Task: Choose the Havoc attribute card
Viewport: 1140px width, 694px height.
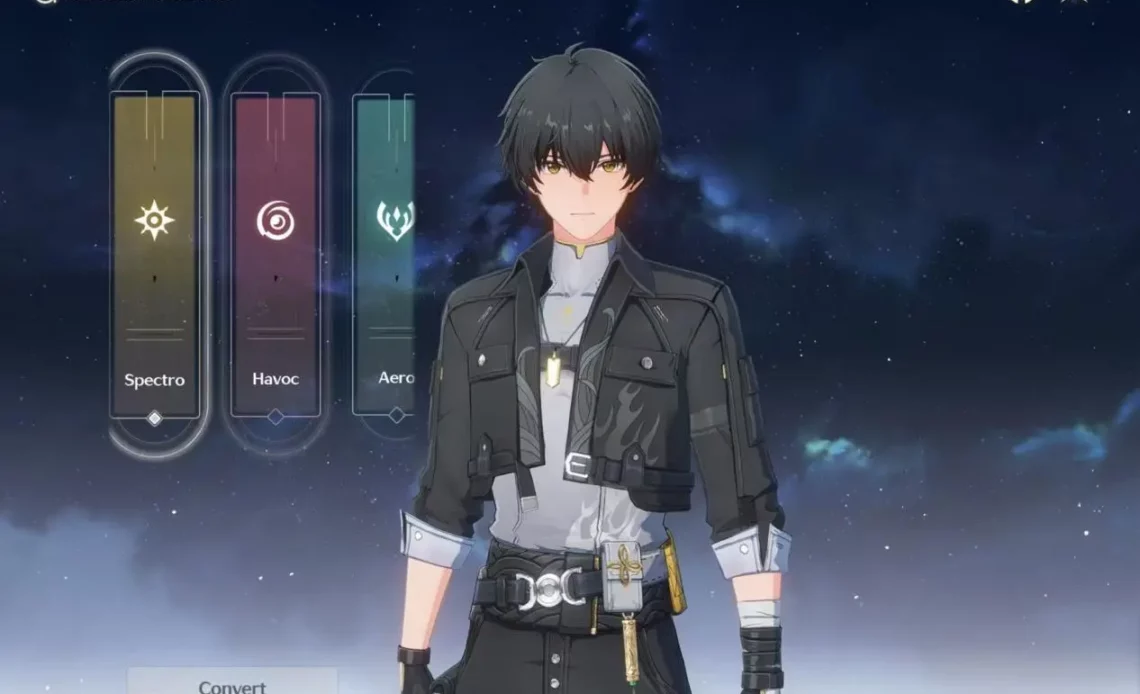Action: (275, 255)
